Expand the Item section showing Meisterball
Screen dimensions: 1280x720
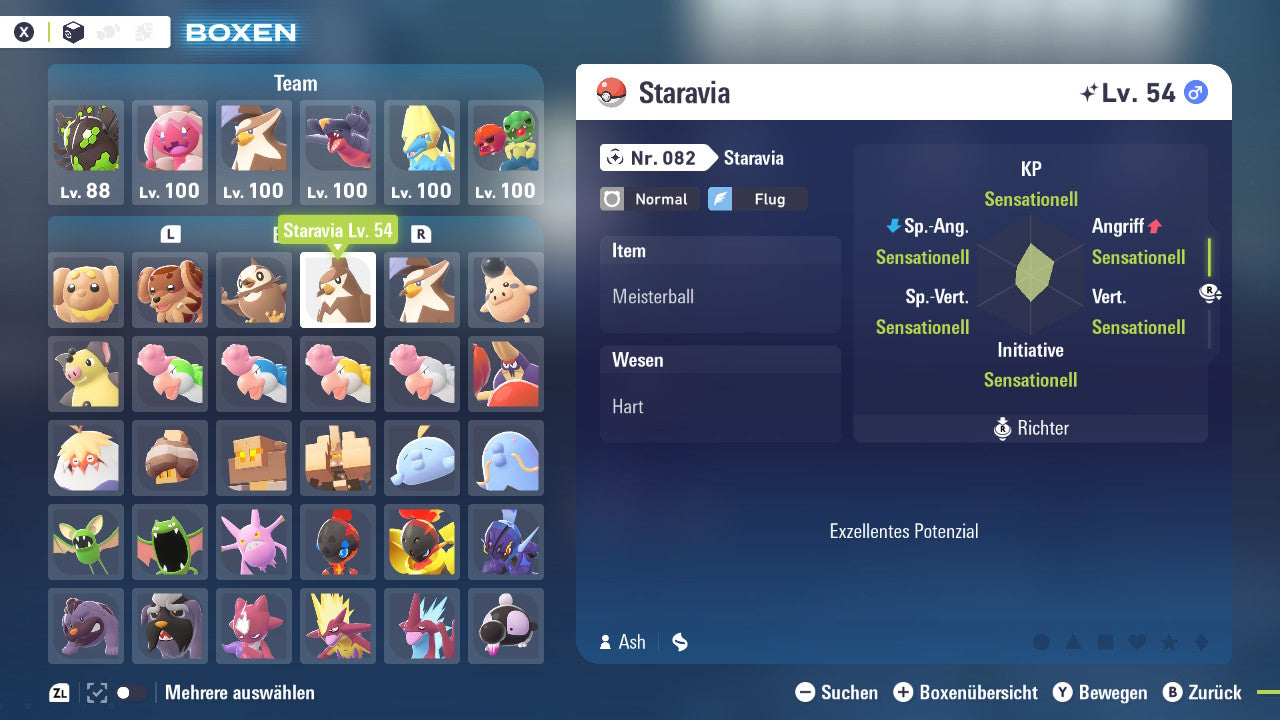720,287
